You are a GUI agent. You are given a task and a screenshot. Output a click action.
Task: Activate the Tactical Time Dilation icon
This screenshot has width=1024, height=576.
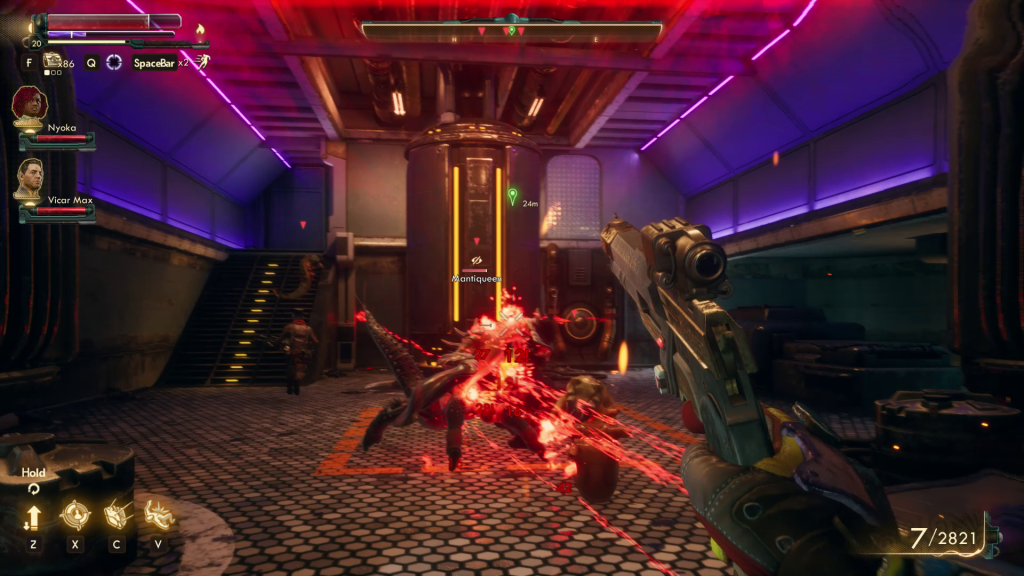[x=115, y=62]
